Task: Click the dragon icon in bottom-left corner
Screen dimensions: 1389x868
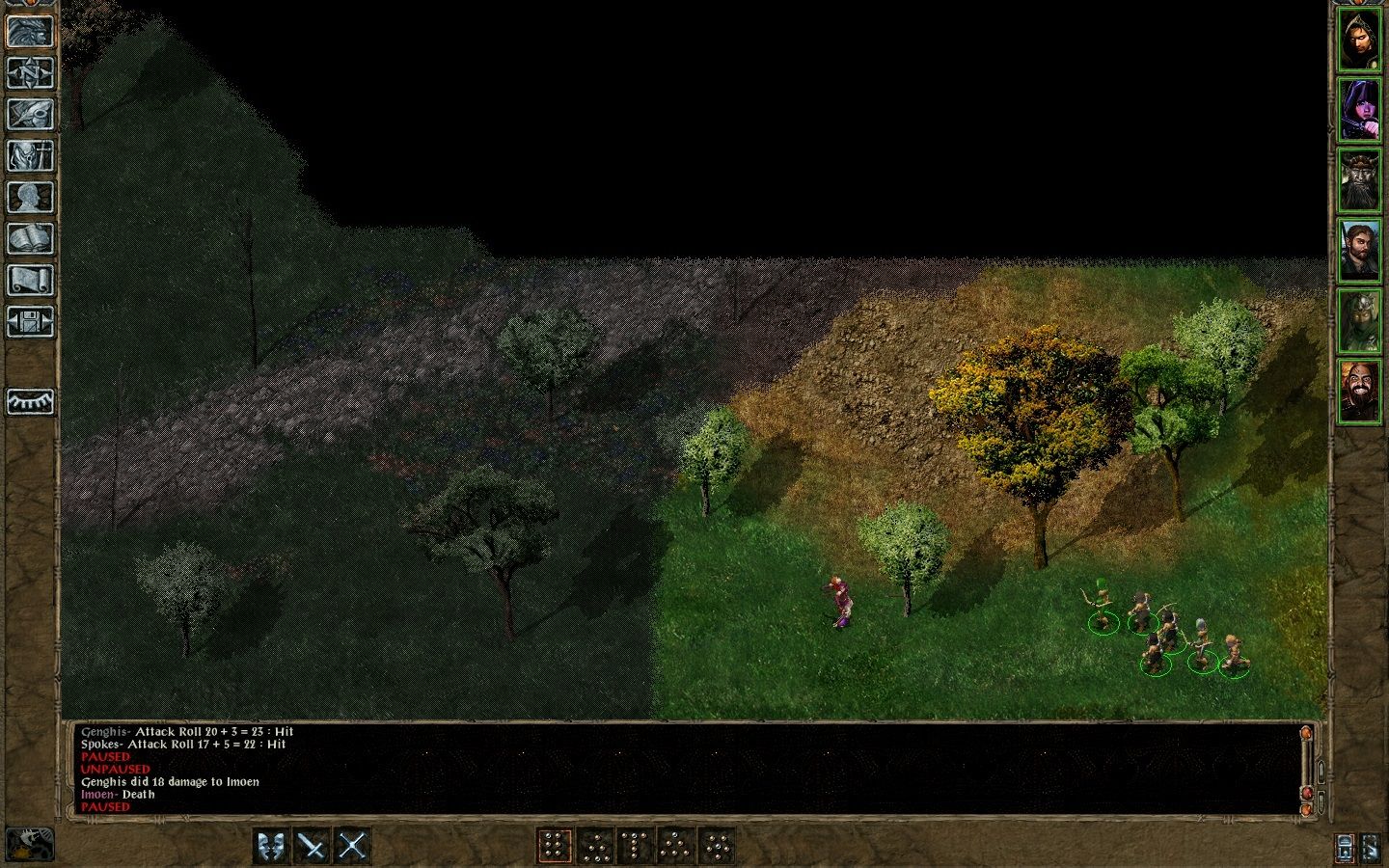Action: tap(30, 843)
